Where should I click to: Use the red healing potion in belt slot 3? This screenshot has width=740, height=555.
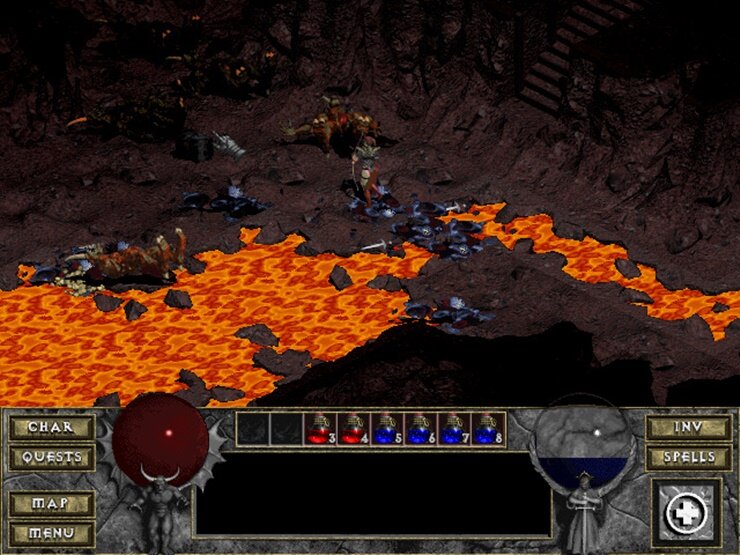320,430
